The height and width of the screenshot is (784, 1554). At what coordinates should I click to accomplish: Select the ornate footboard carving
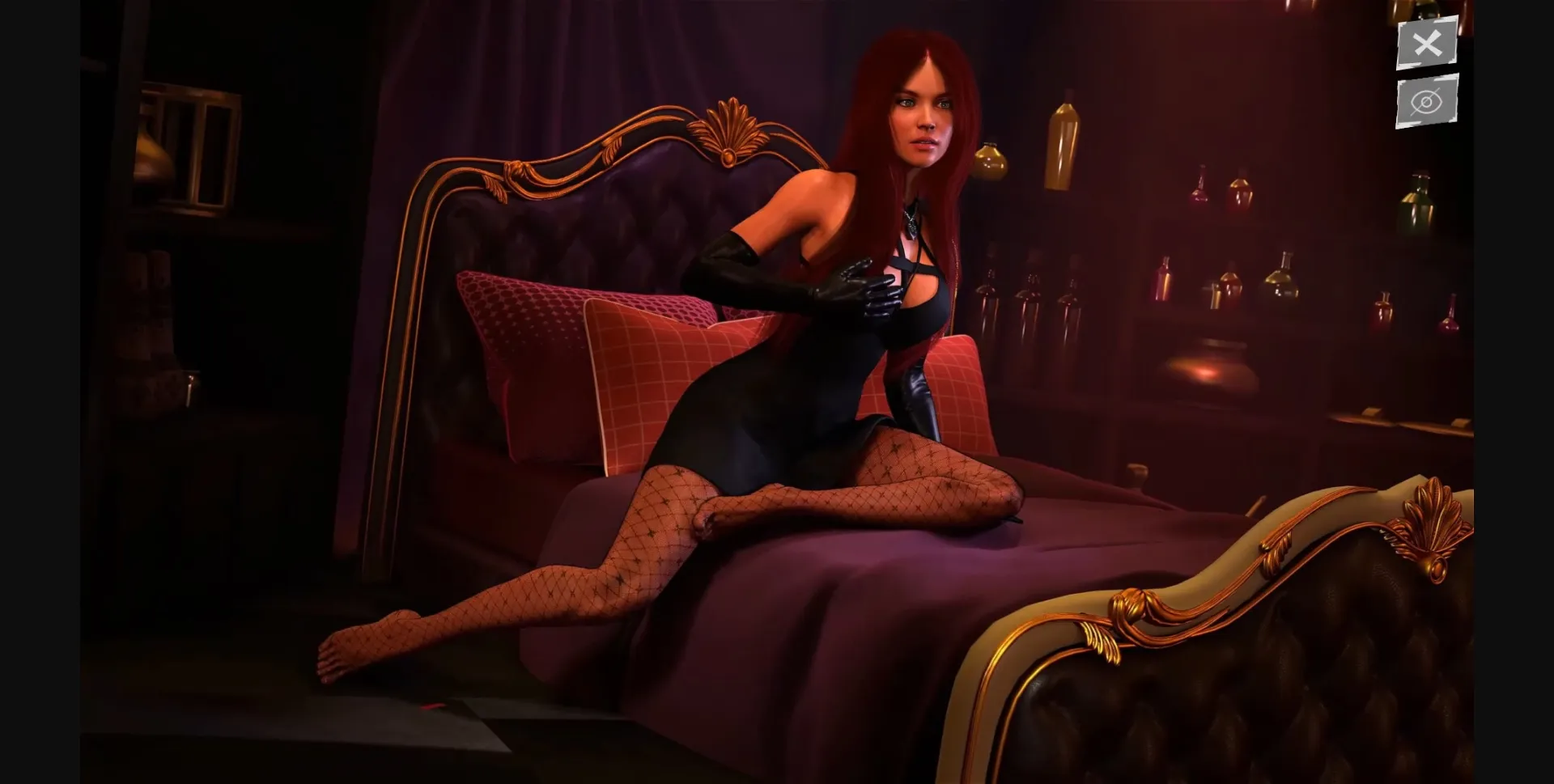click(1433, 518)
